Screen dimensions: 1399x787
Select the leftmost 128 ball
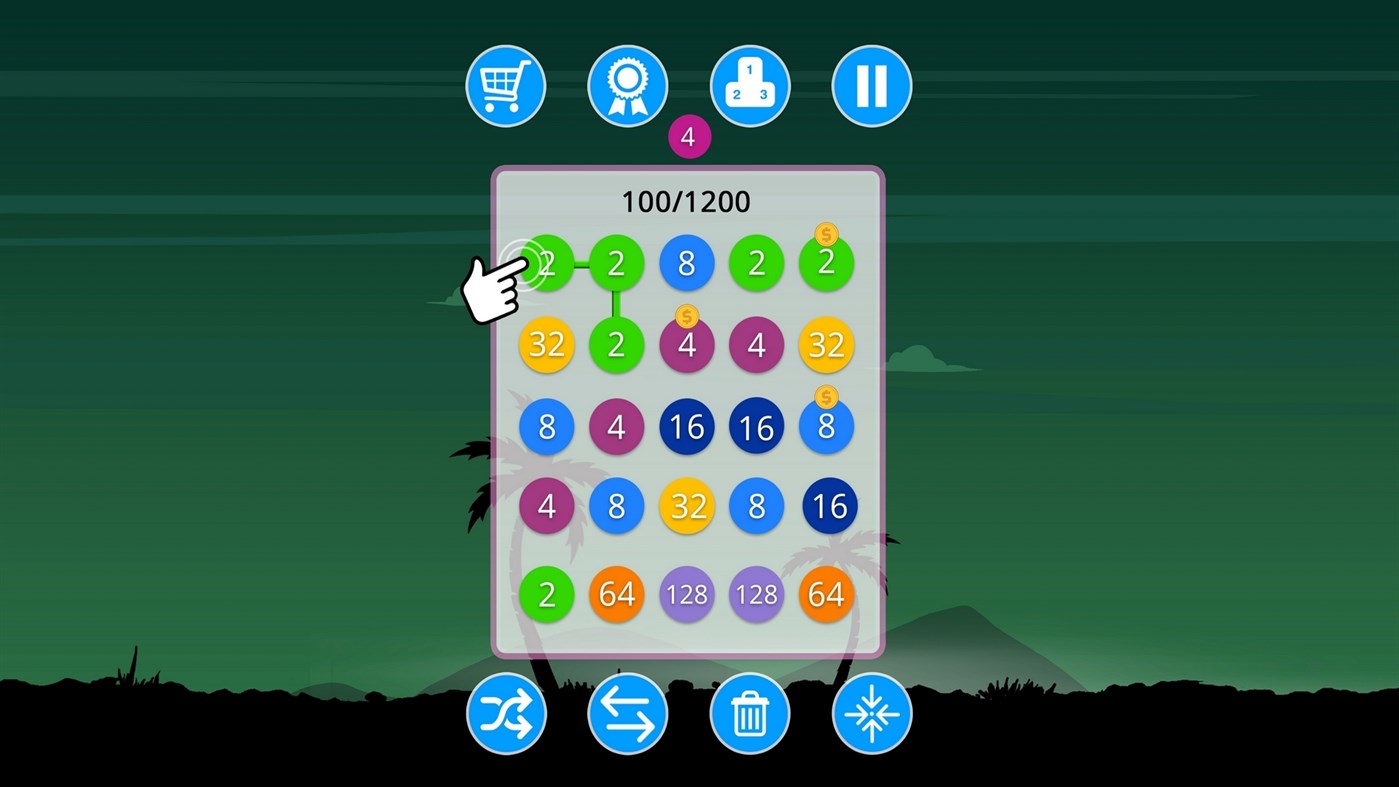click(x=687, y=594)
